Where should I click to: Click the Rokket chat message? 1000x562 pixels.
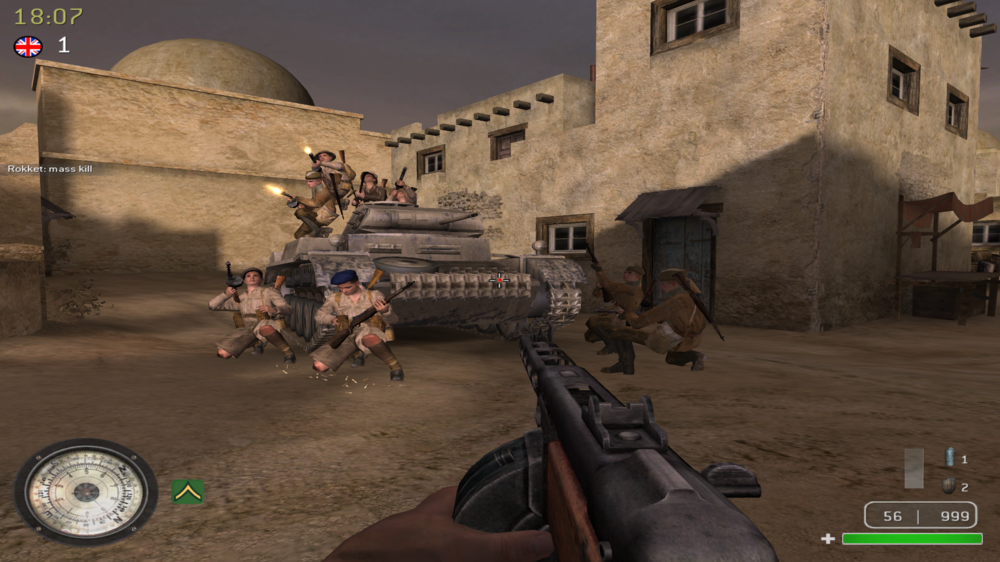coord(50,168)
